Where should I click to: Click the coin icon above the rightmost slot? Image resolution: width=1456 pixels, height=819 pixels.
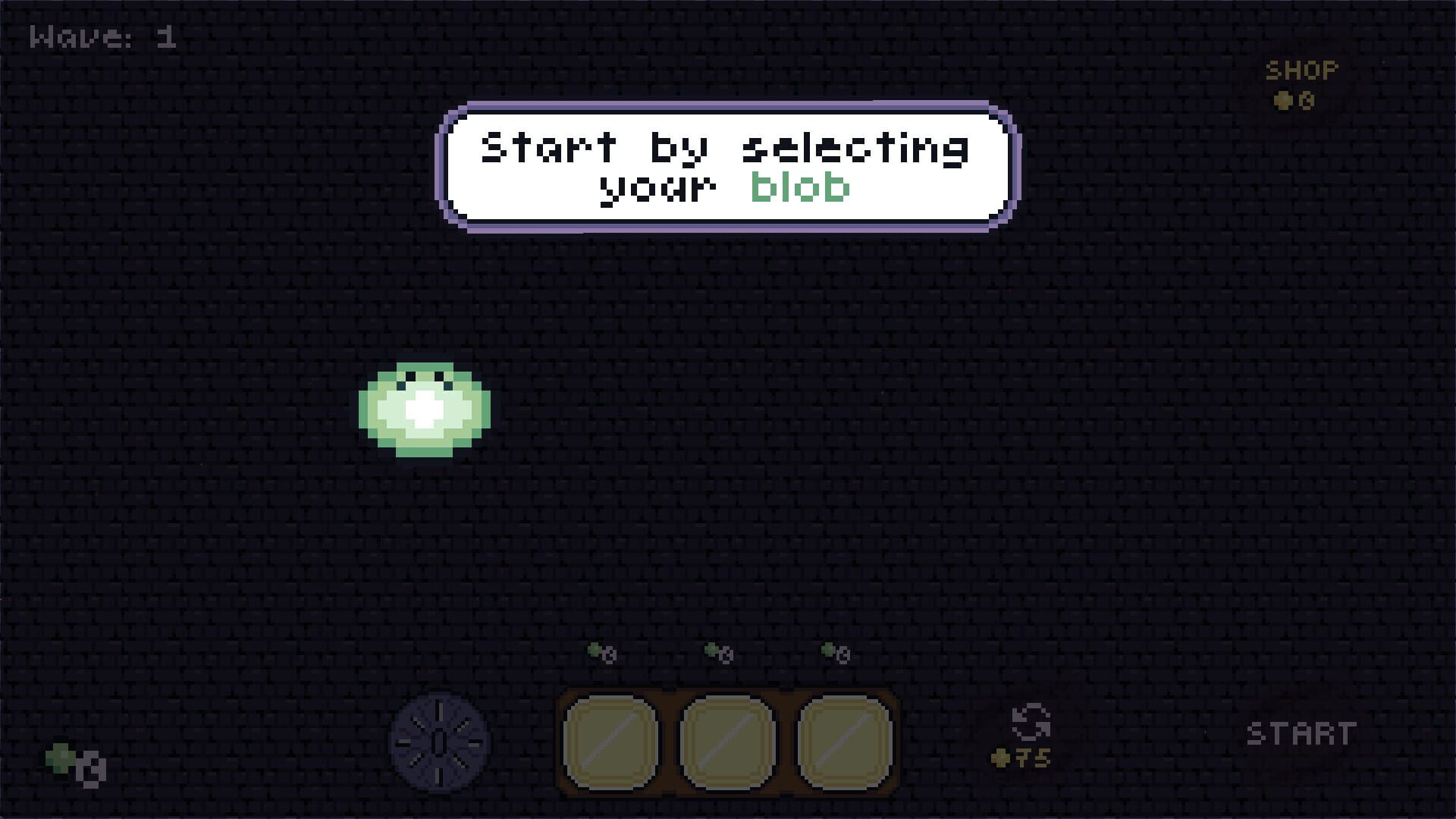[834, 651]
